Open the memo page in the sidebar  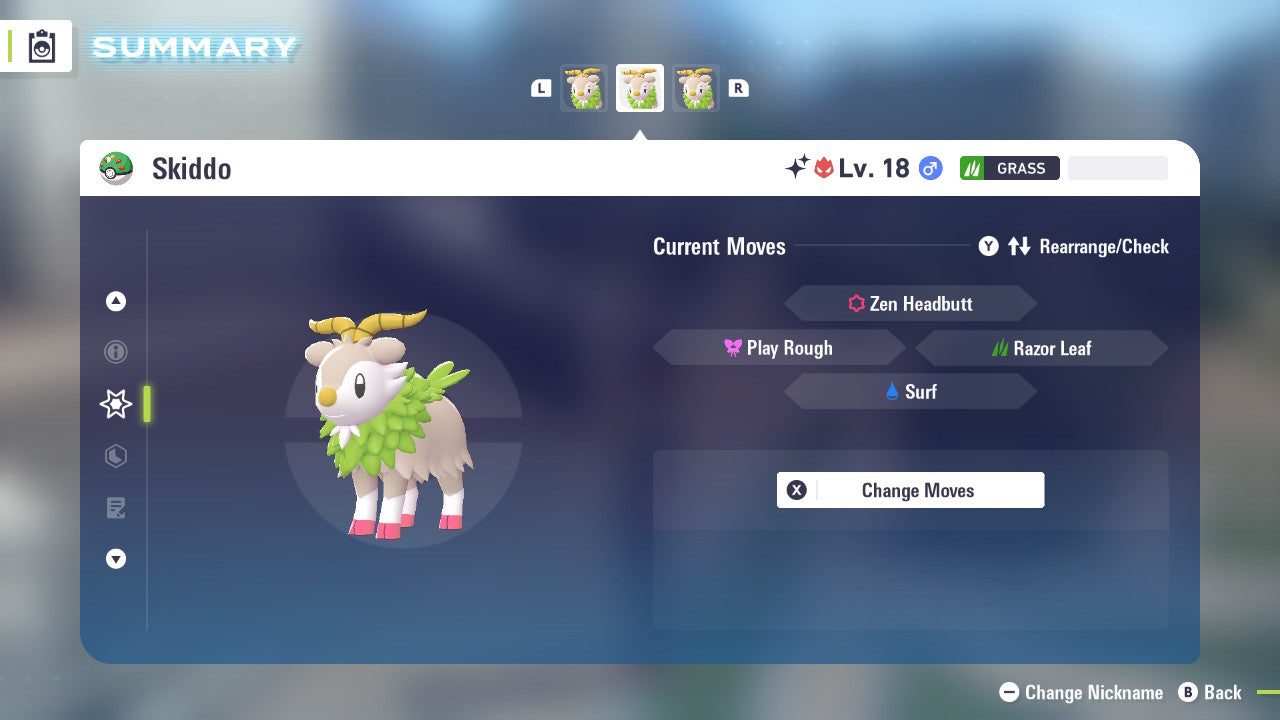[x=115, y=508]
